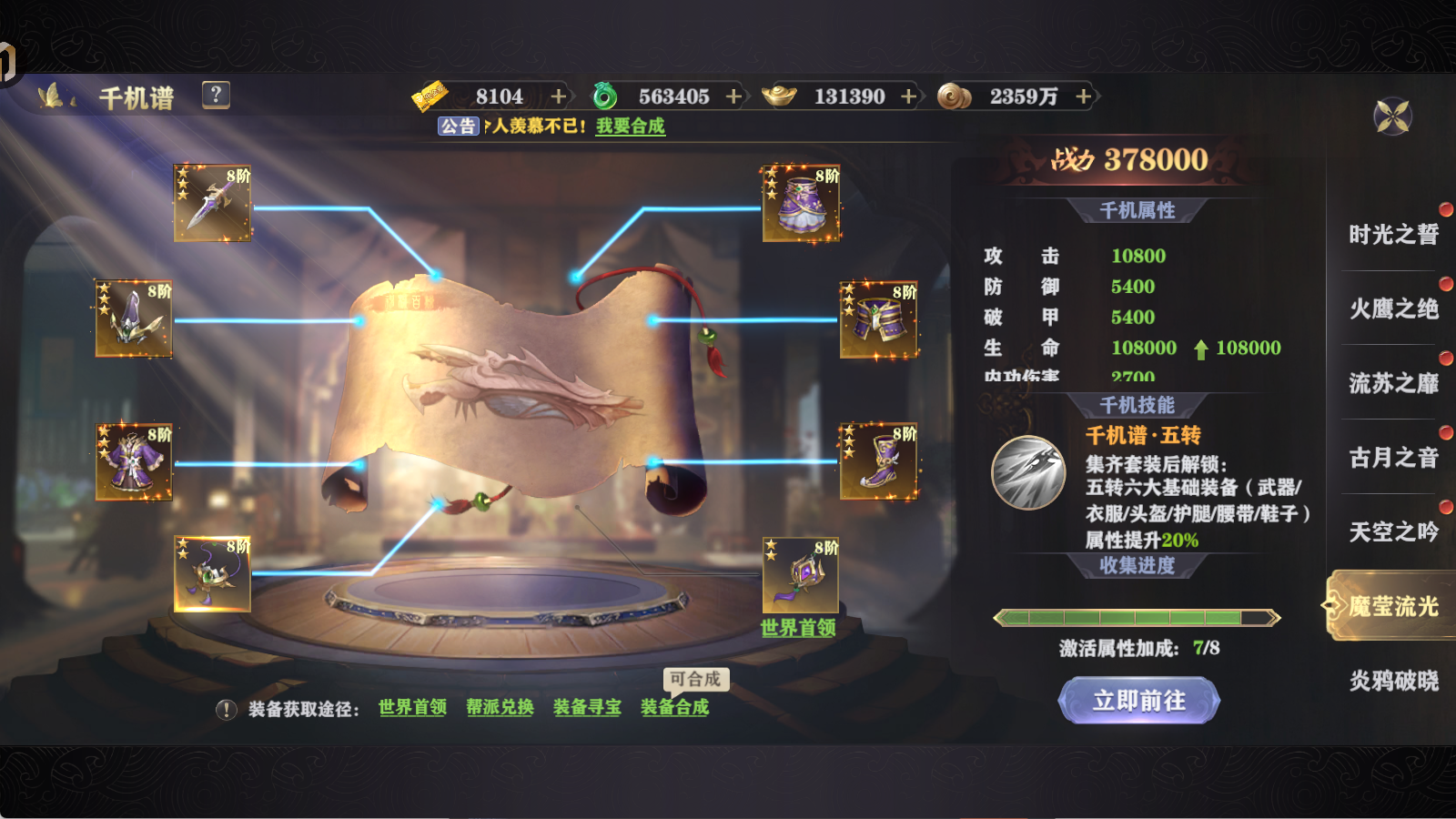Switch to the 魔莹流光 tab
The height and width of the screenshot is (819, 1456).
1392,608
